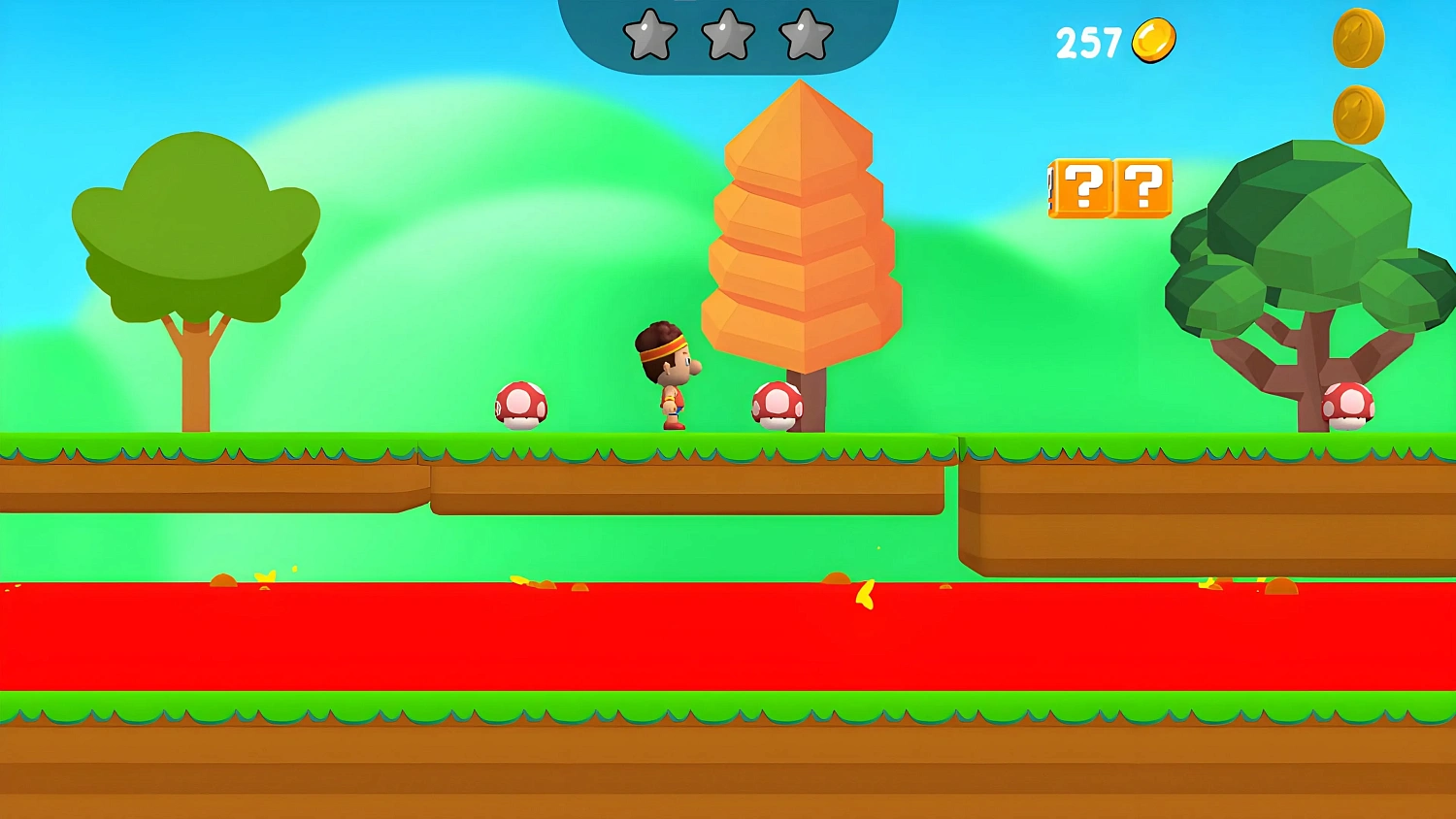Click the right question mark block
Viewport: 1456px width, 819px height.
point(1143,188)
